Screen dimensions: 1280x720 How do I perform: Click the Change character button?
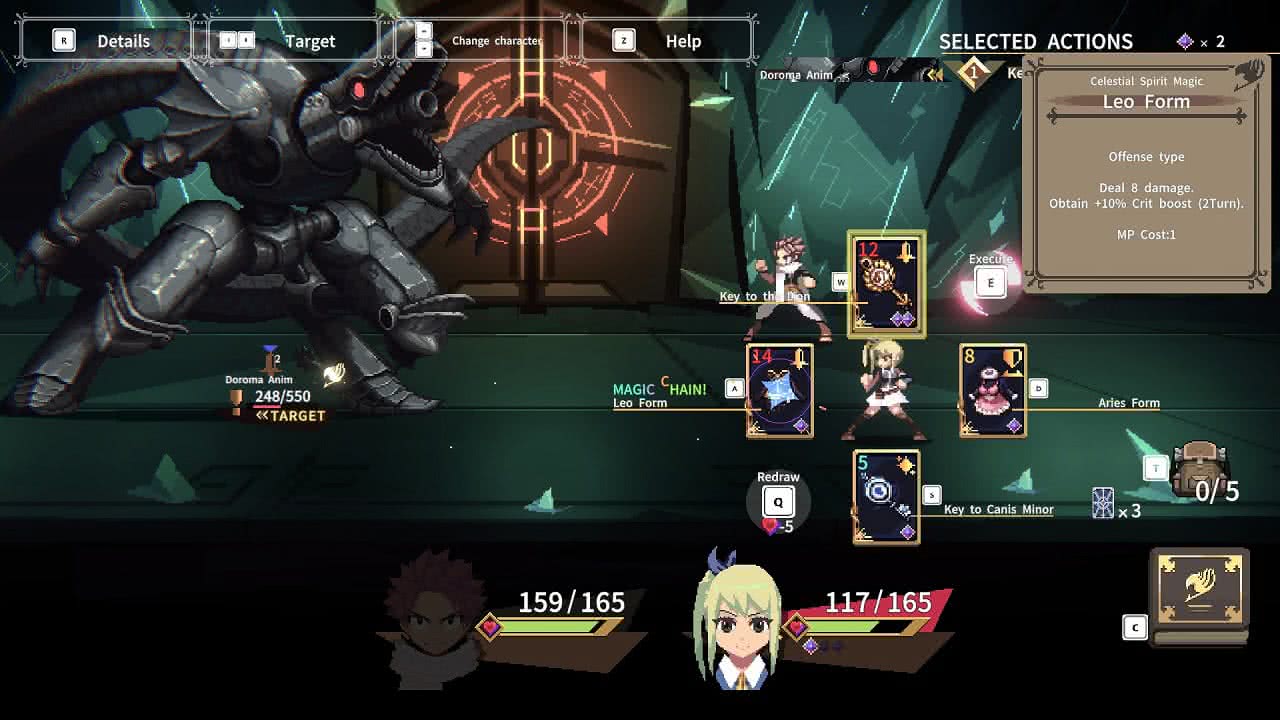[x=481, y=41]
